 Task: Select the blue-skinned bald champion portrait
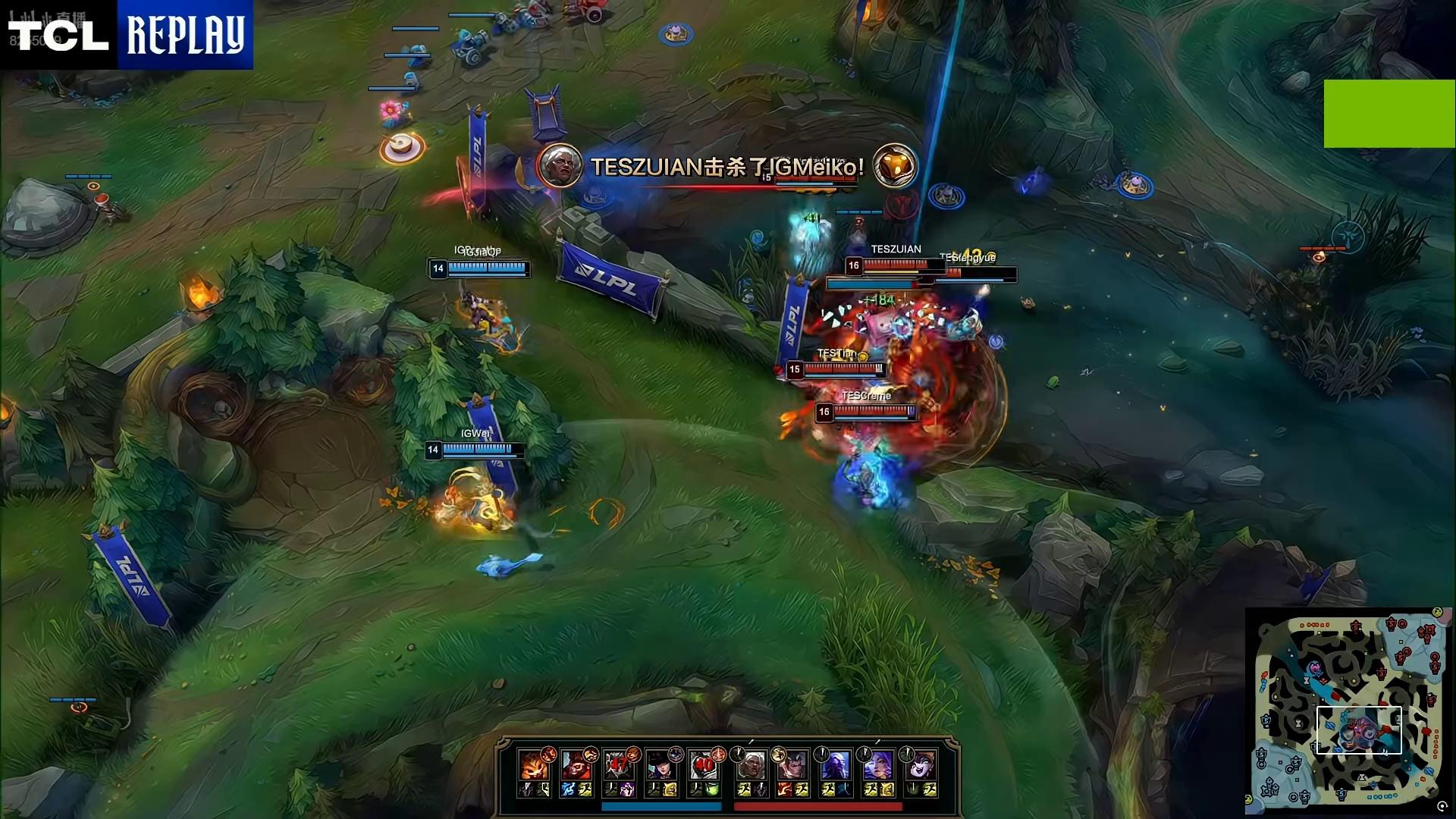click(836, 764)
